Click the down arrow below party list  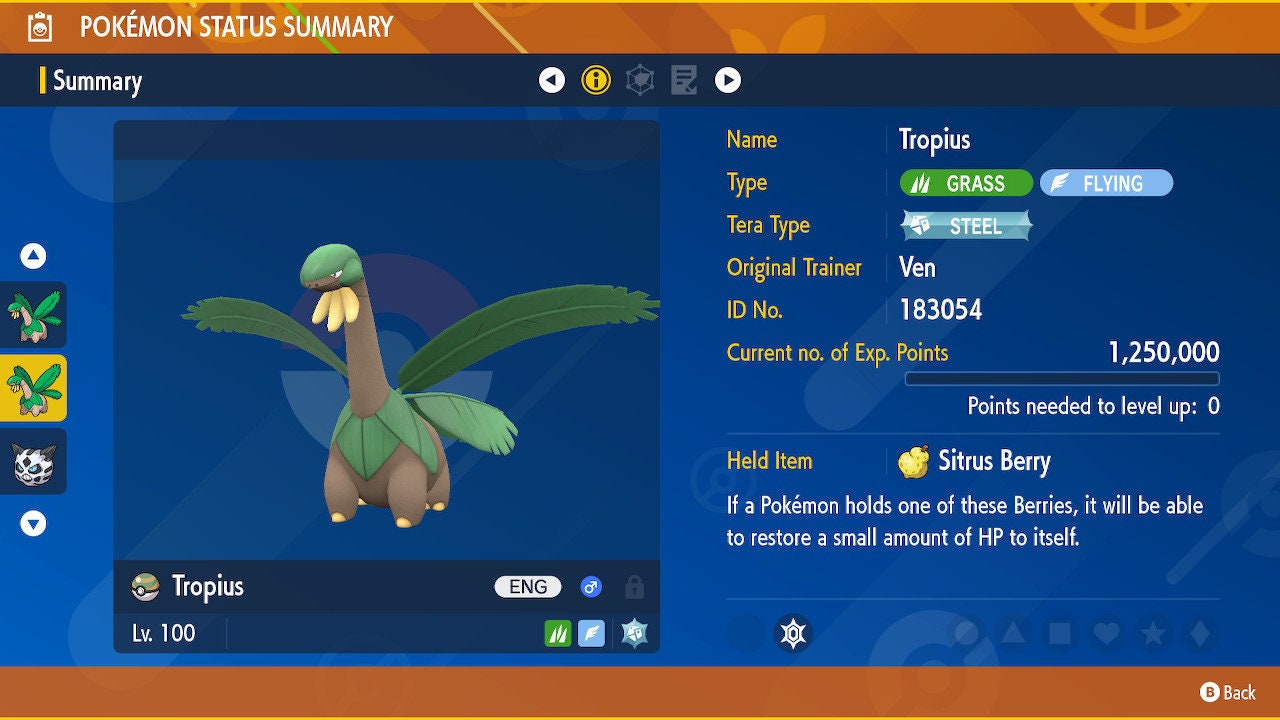coord(33,524)
